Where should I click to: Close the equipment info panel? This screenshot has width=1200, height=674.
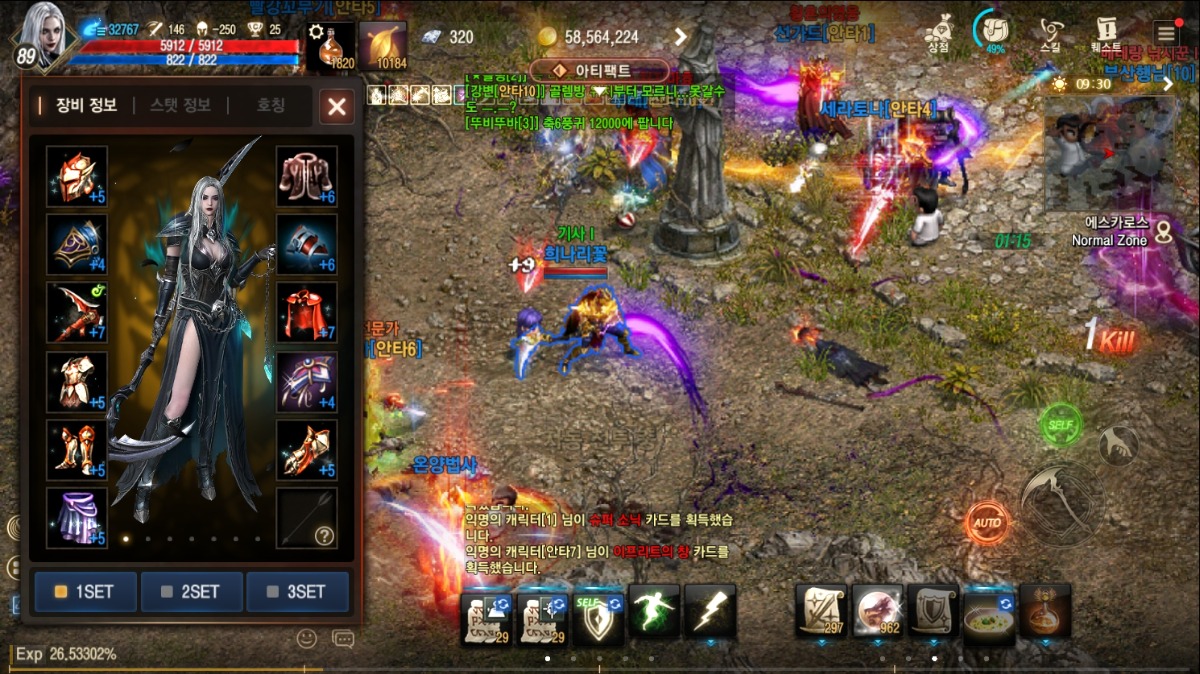click(x=337, y=106)
